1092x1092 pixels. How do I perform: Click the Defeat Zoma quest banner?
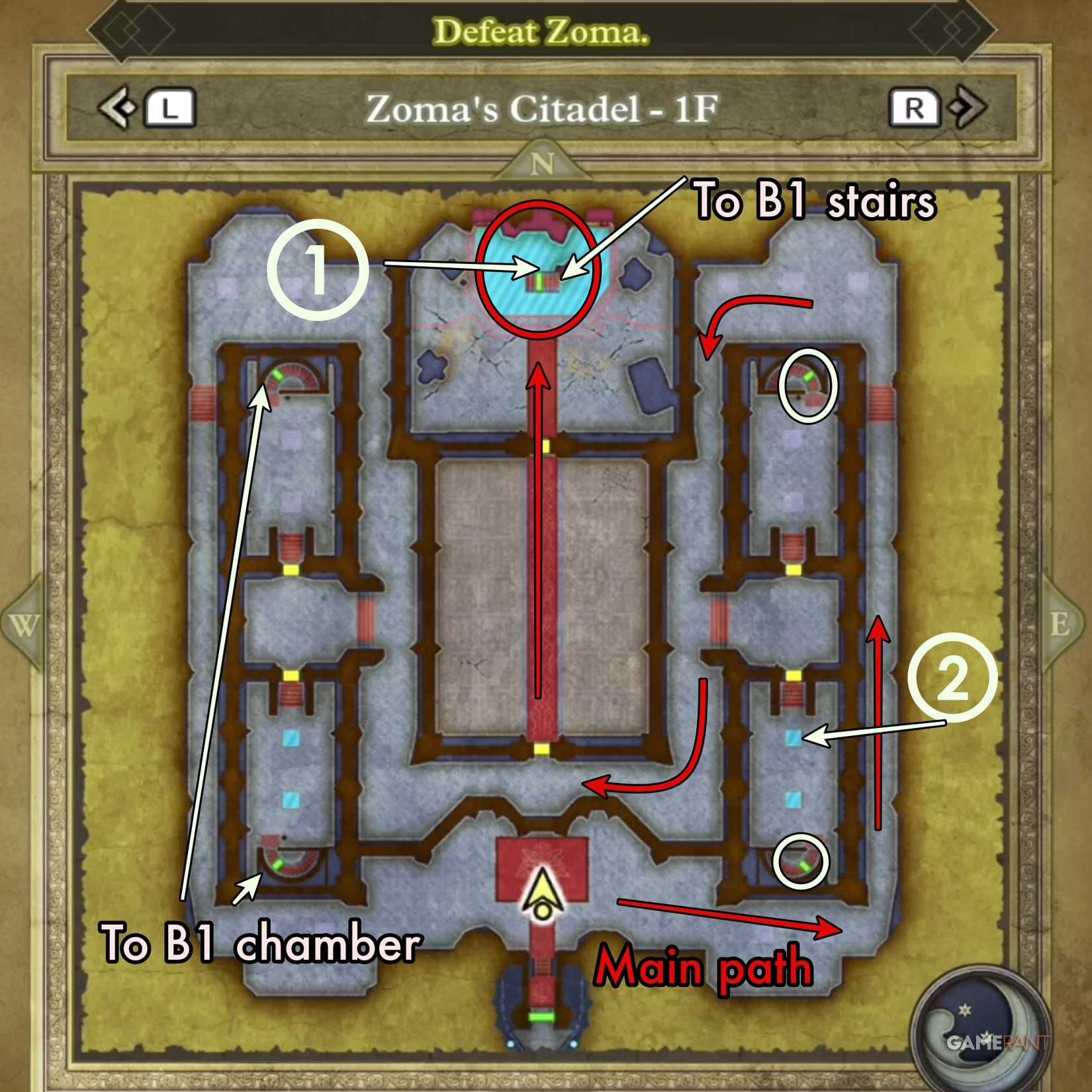click(x=544, y=30)
